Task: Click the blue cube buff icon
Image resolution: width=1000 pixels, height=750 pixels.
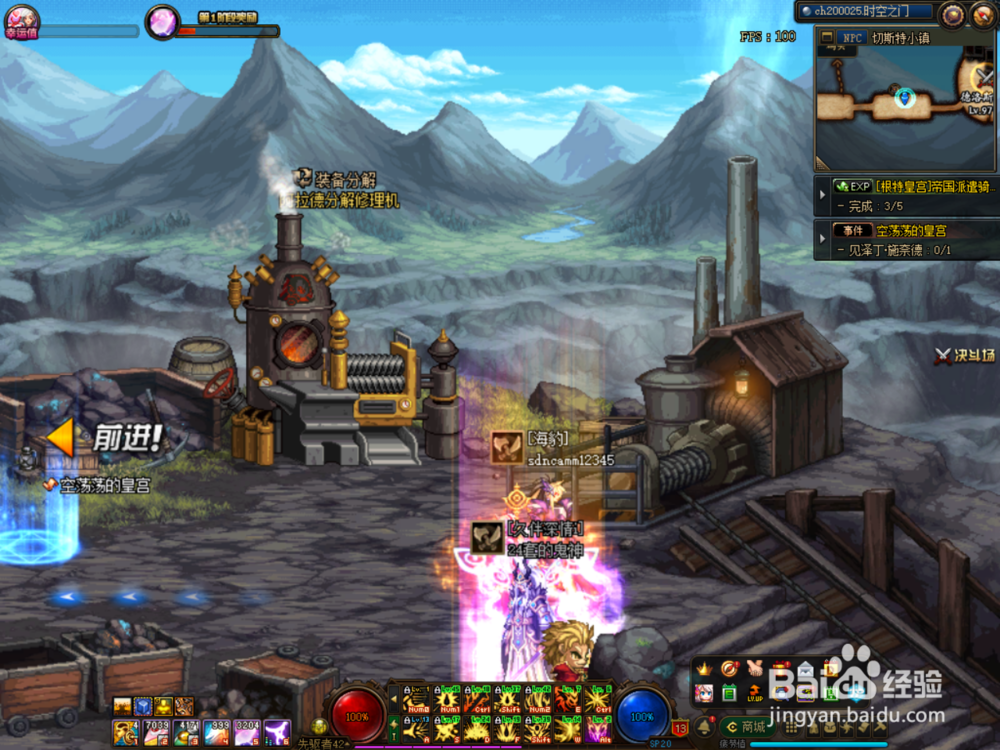Action: tap(143, 705)
